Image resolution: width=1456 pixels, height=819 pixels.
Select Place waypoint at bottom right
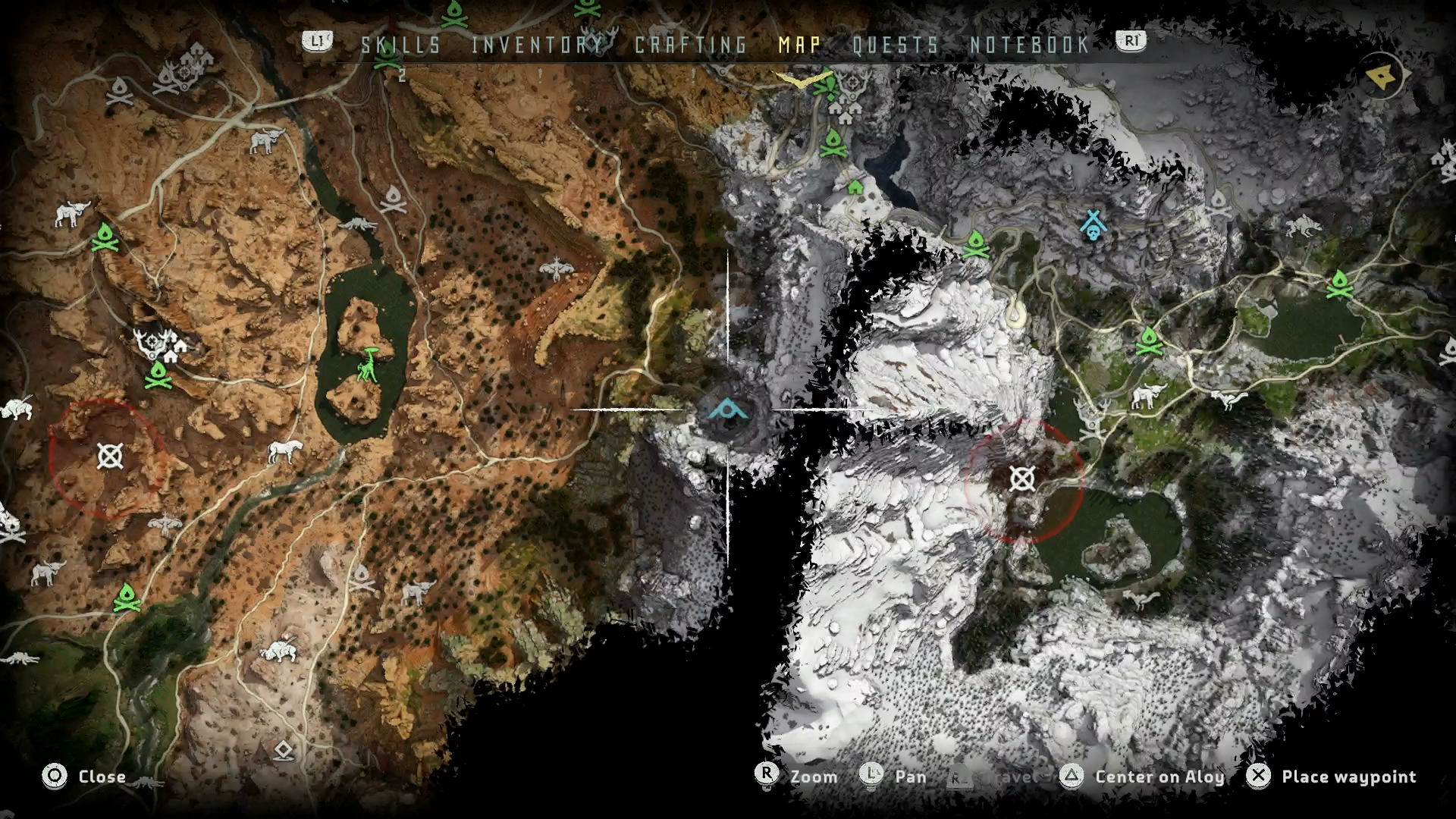click(x=1349, y=777)
